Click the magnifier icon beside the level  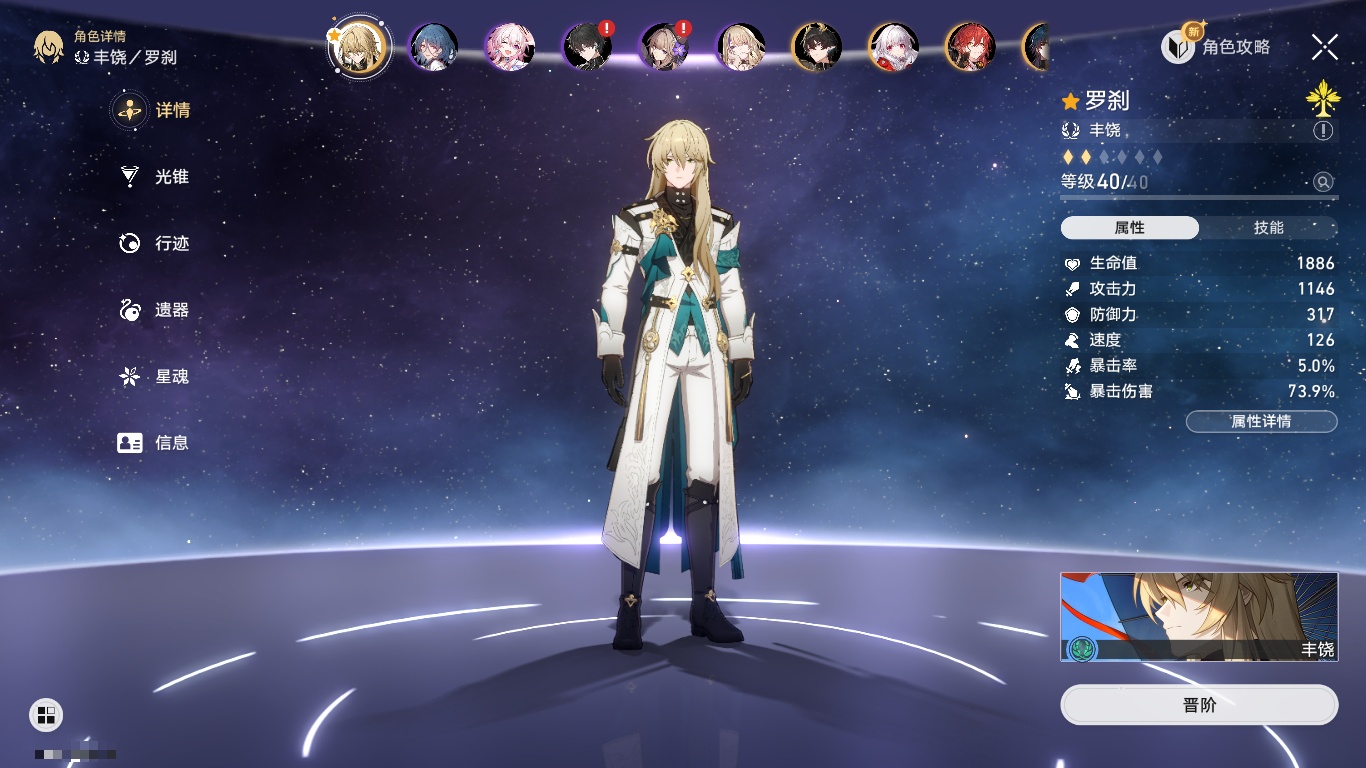tap(1323, 182)
